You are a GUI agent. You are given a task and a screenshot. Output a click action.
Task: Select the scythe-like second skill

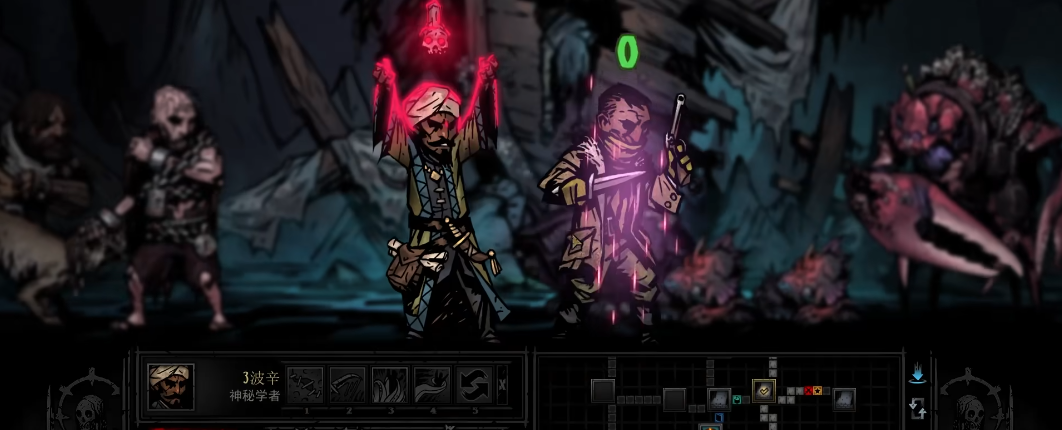tap(346, 385)
